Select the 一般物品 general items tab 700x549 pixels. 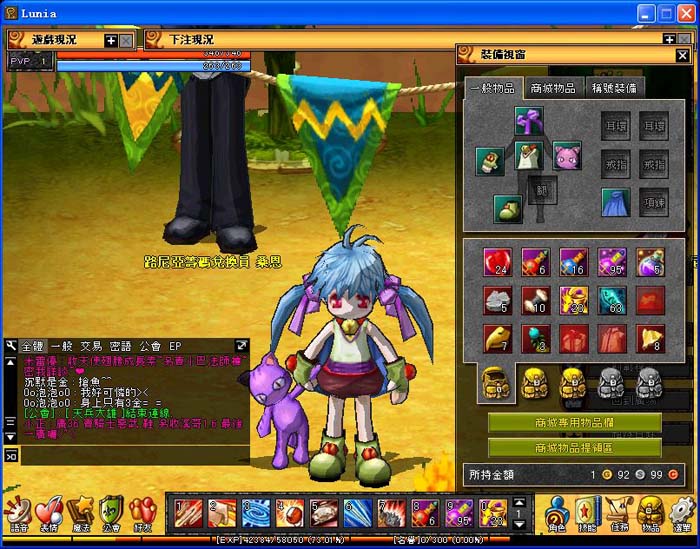(492, 88)
